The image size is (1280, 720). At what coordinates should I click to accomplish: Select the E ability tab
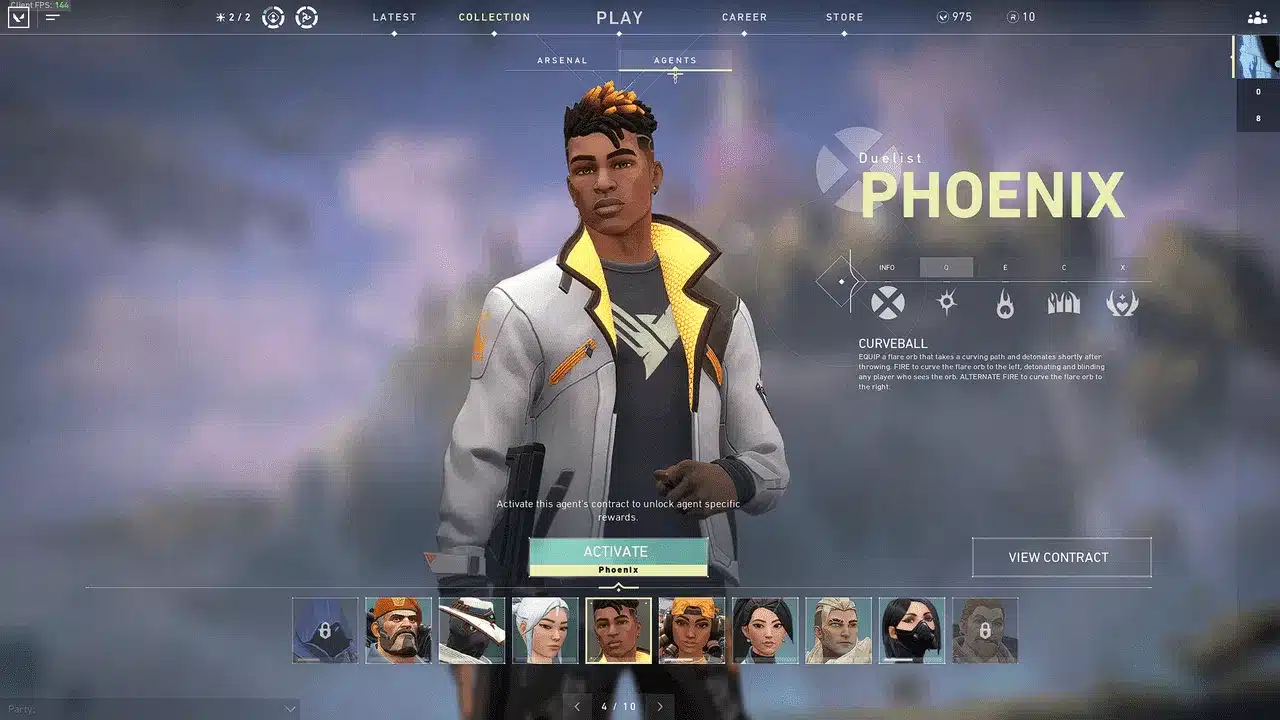(x=1004, y=267)
